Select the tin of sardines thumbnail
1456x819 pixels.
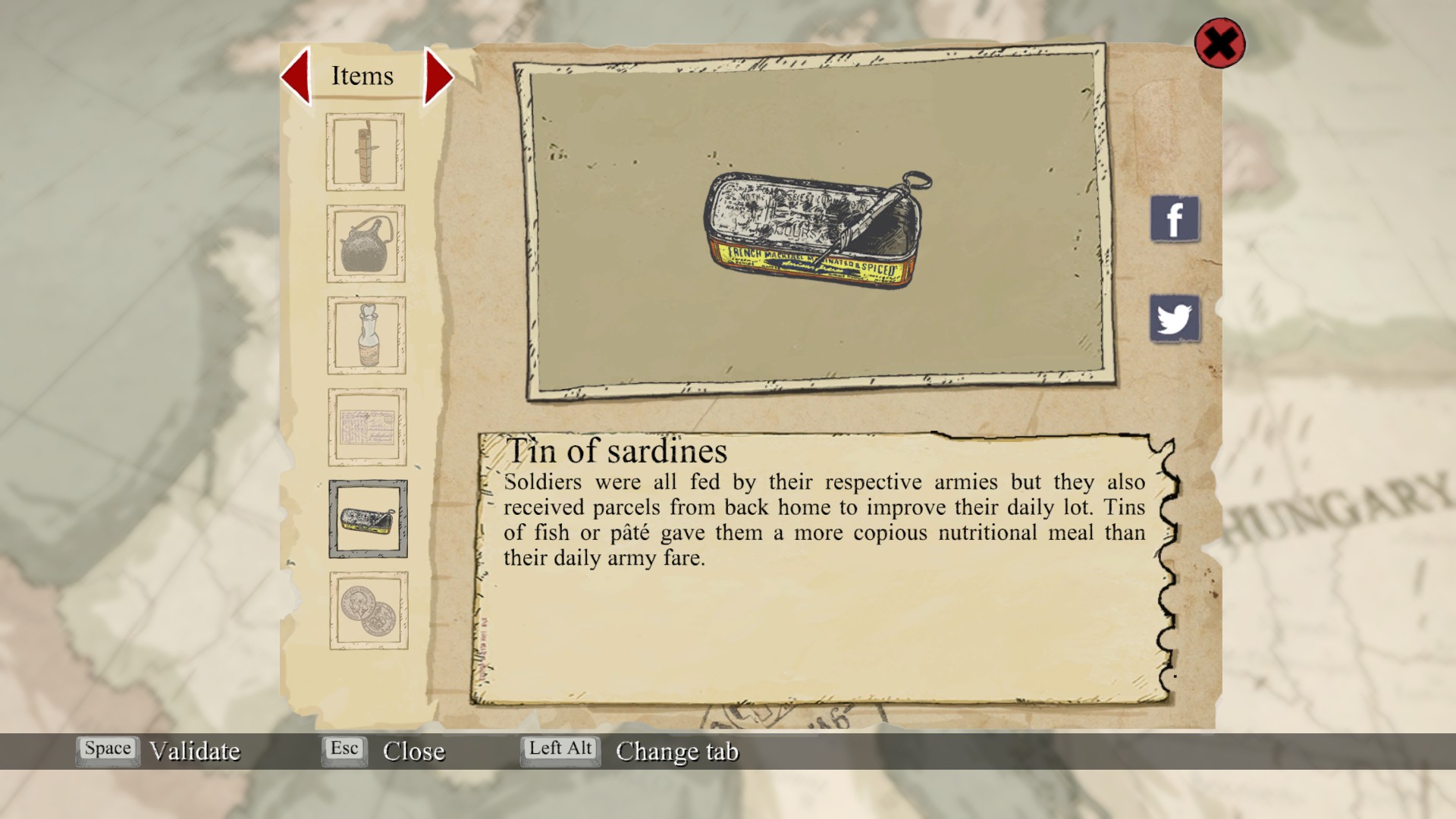[368, 519]
